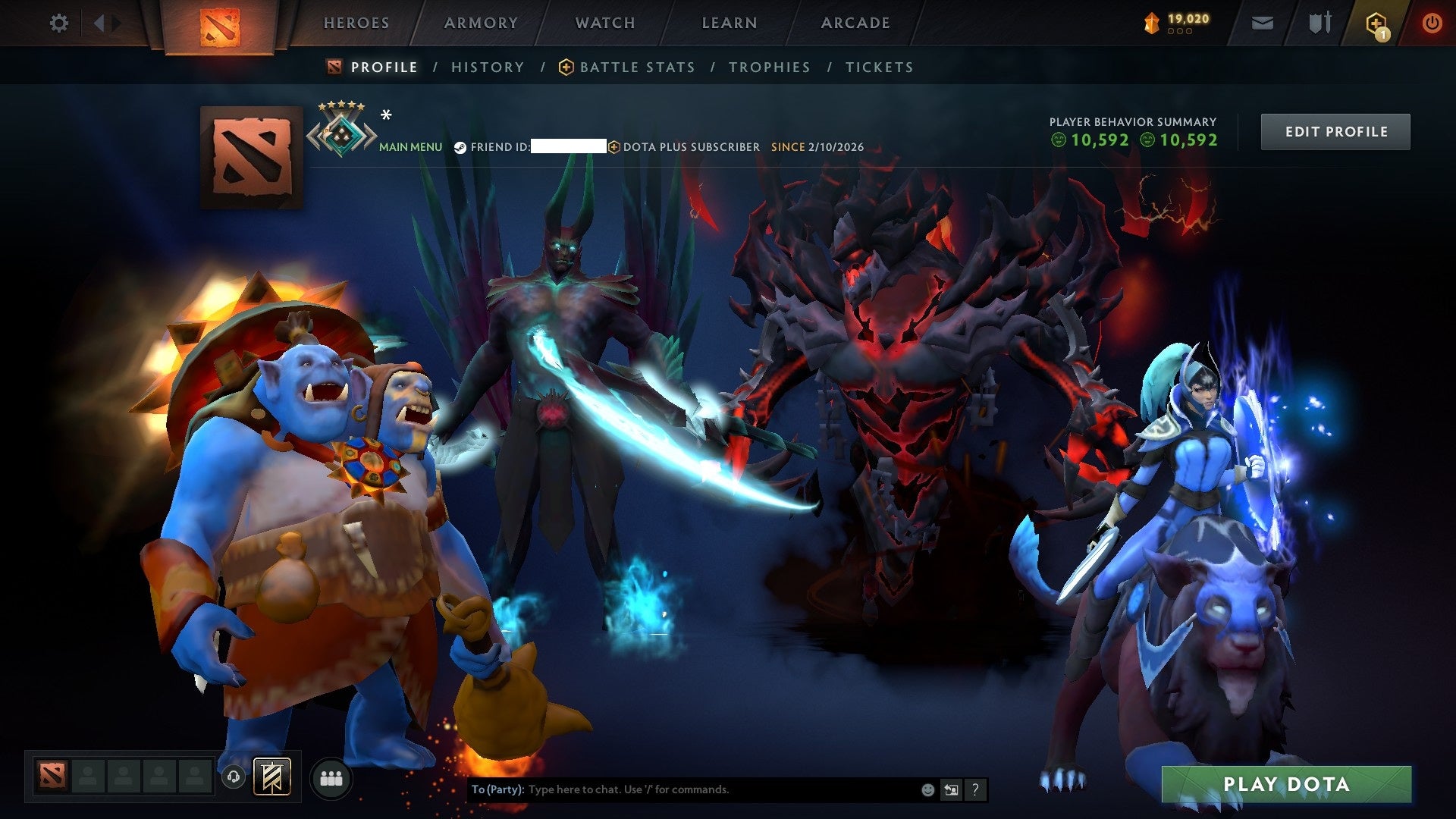The width and height of the screenshot is (1456, 819).
Task: Toggle the voice chat headset icon
Action: pos(233,778)
